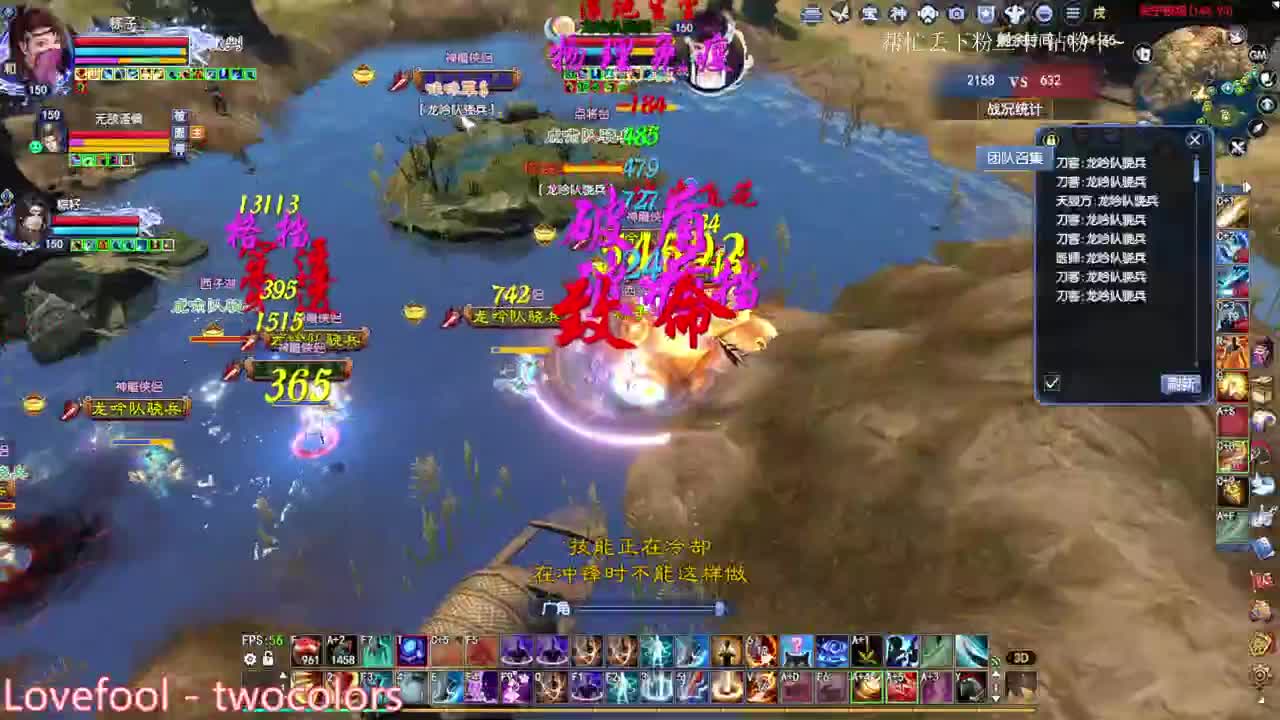Open the 戌 menu item in the top bar

(x=1096, y=15)
